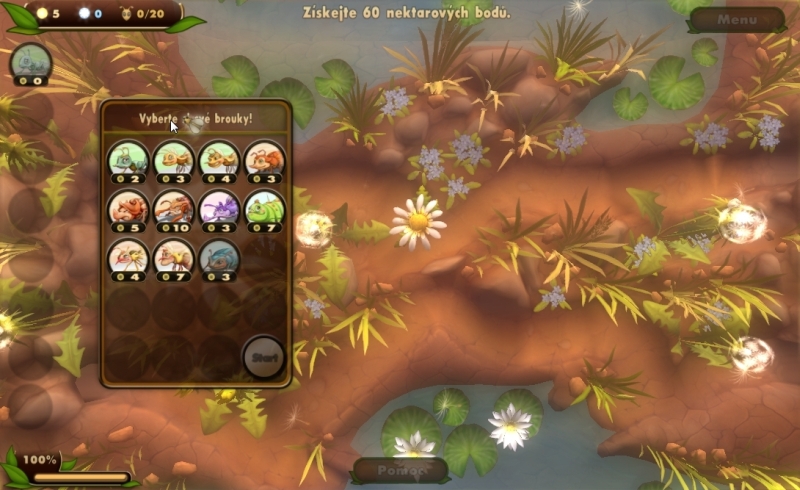Open the Menu button
The image size is (800, 490).
click(x=736, y=18)
